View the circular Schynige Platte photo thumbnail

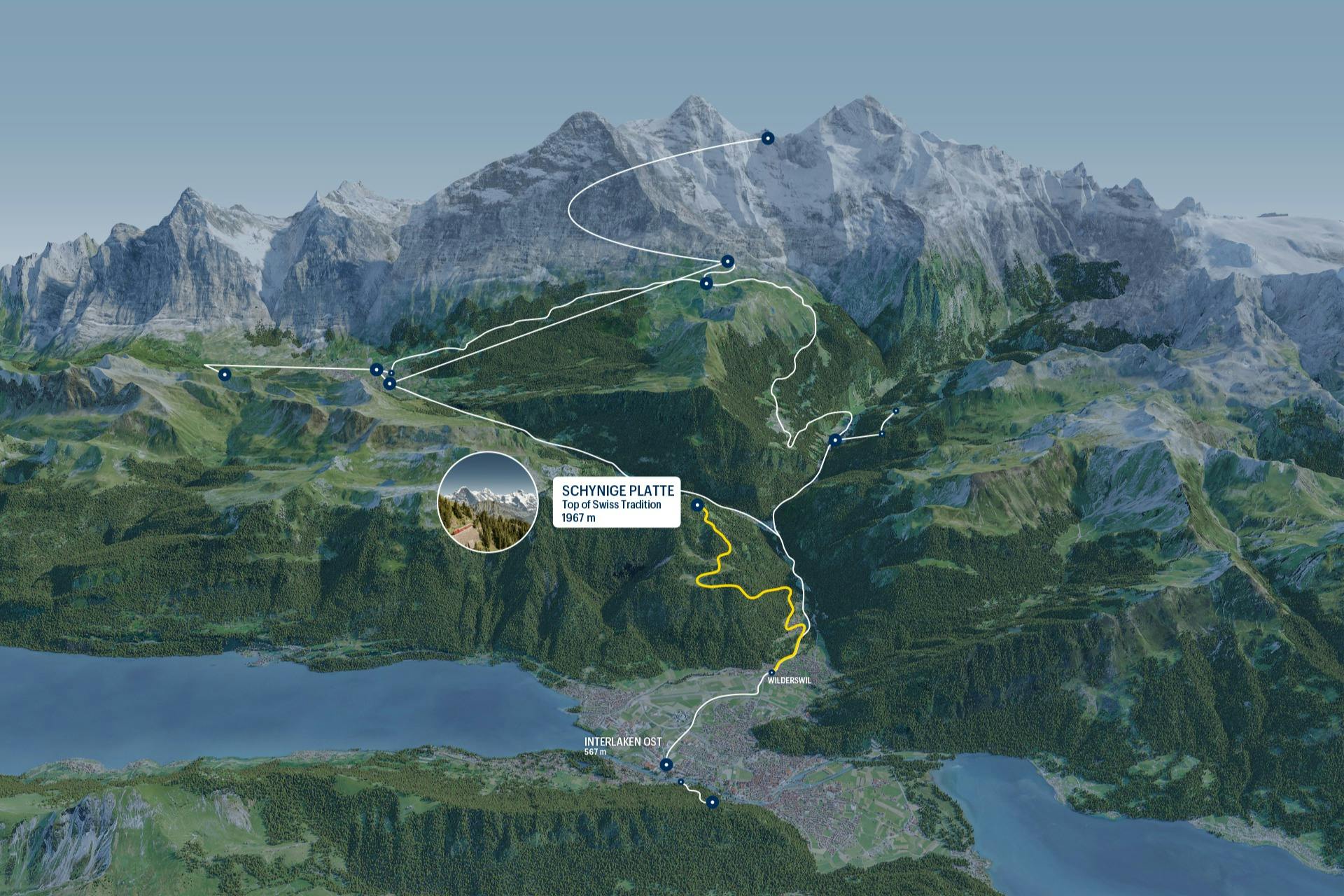487,502
